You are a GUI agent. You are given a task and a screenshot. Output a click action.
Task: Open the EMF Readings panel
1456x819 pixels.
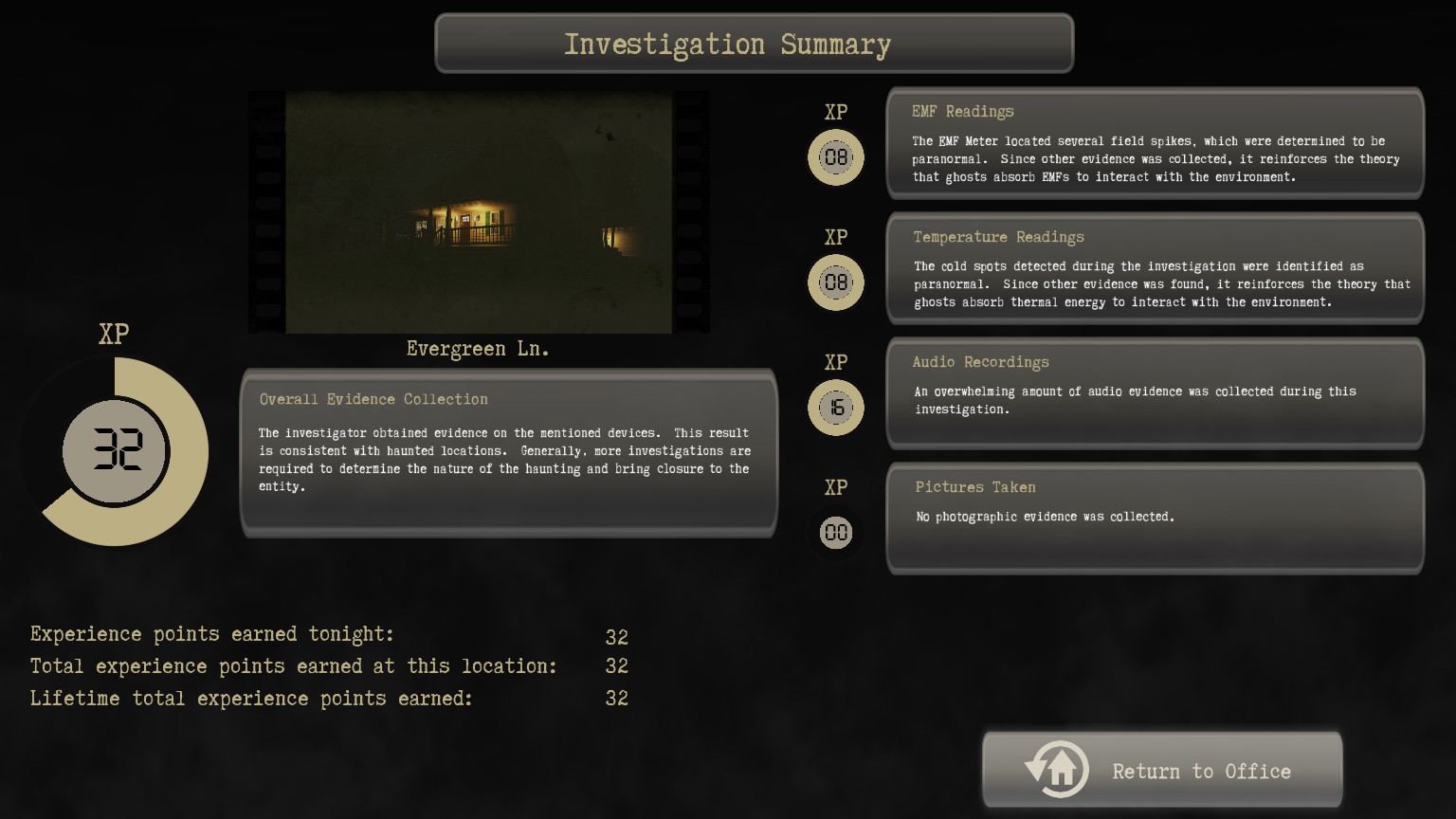[x=1155, y=143]
